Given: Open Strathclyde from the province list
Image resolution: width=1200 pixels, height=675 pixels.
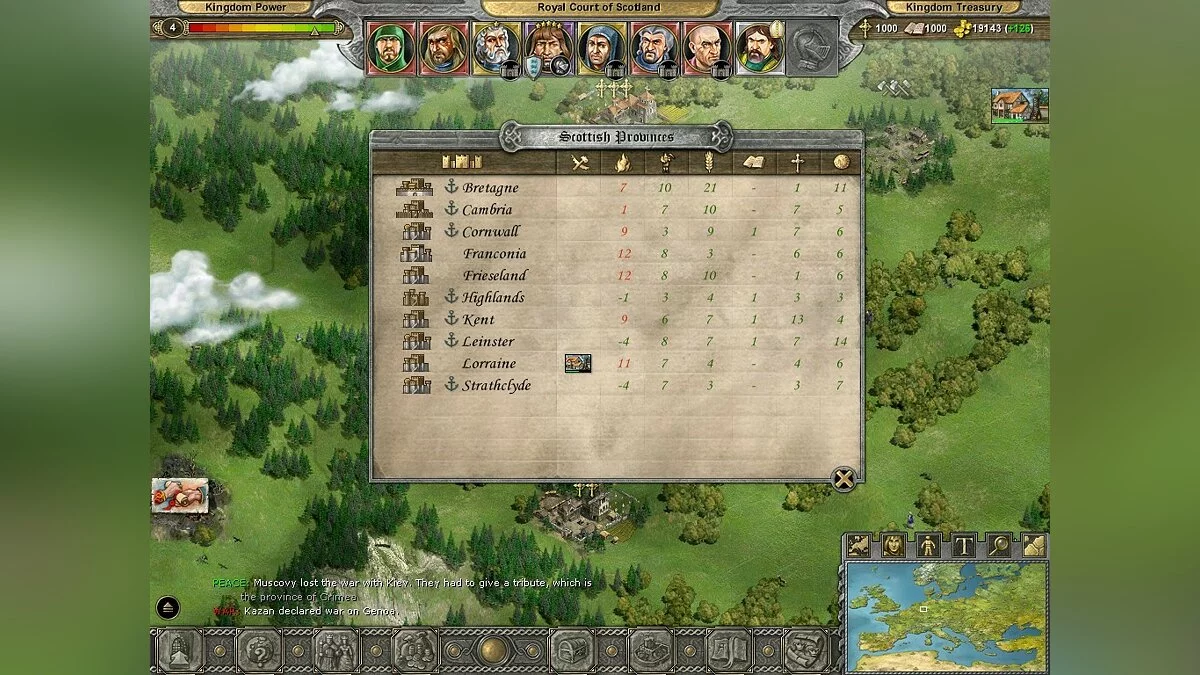Looking at the screenshot, I should coord(496,386).
